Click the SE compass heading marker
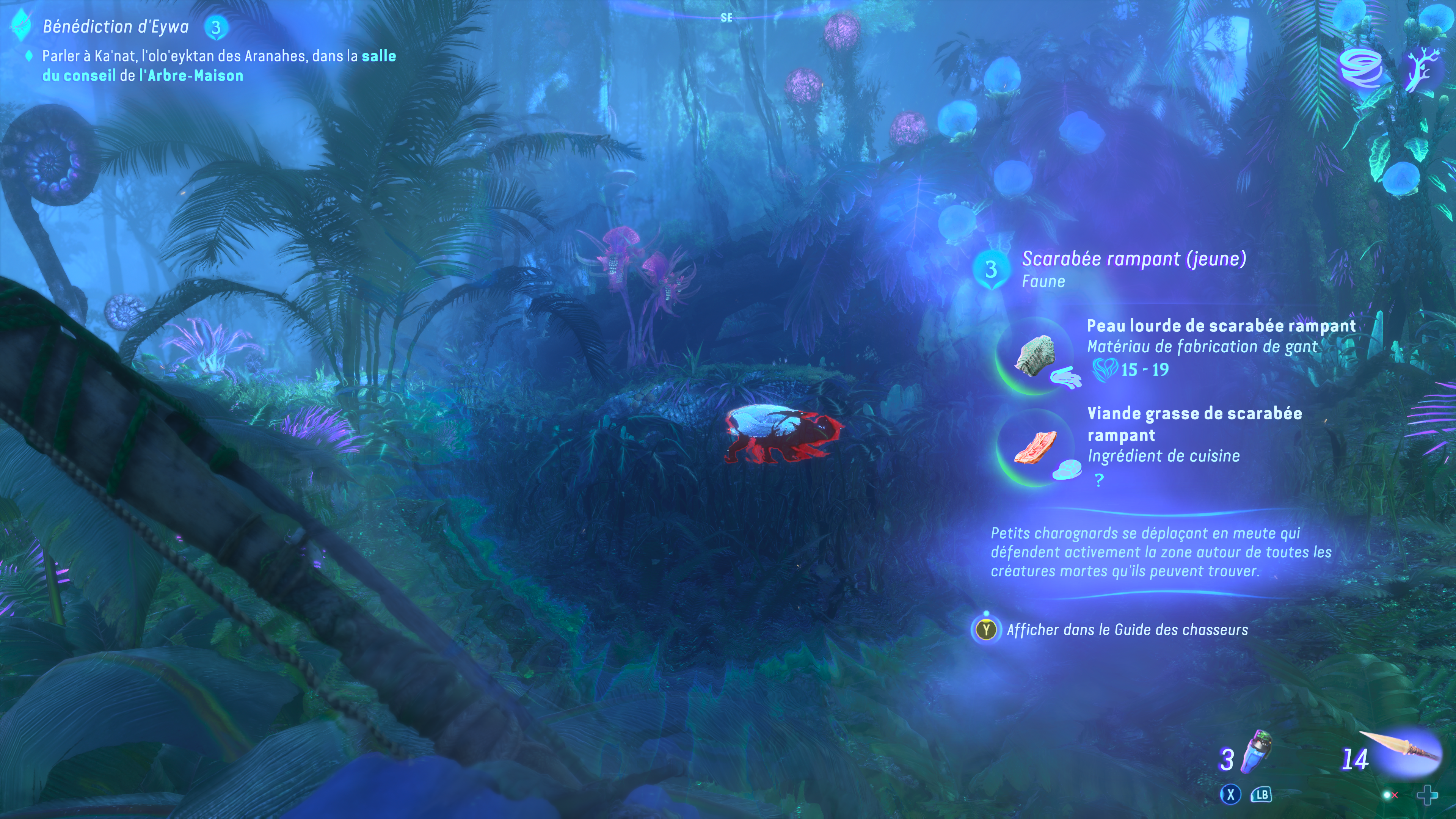Screen dimensions: 1456x819 726,17
